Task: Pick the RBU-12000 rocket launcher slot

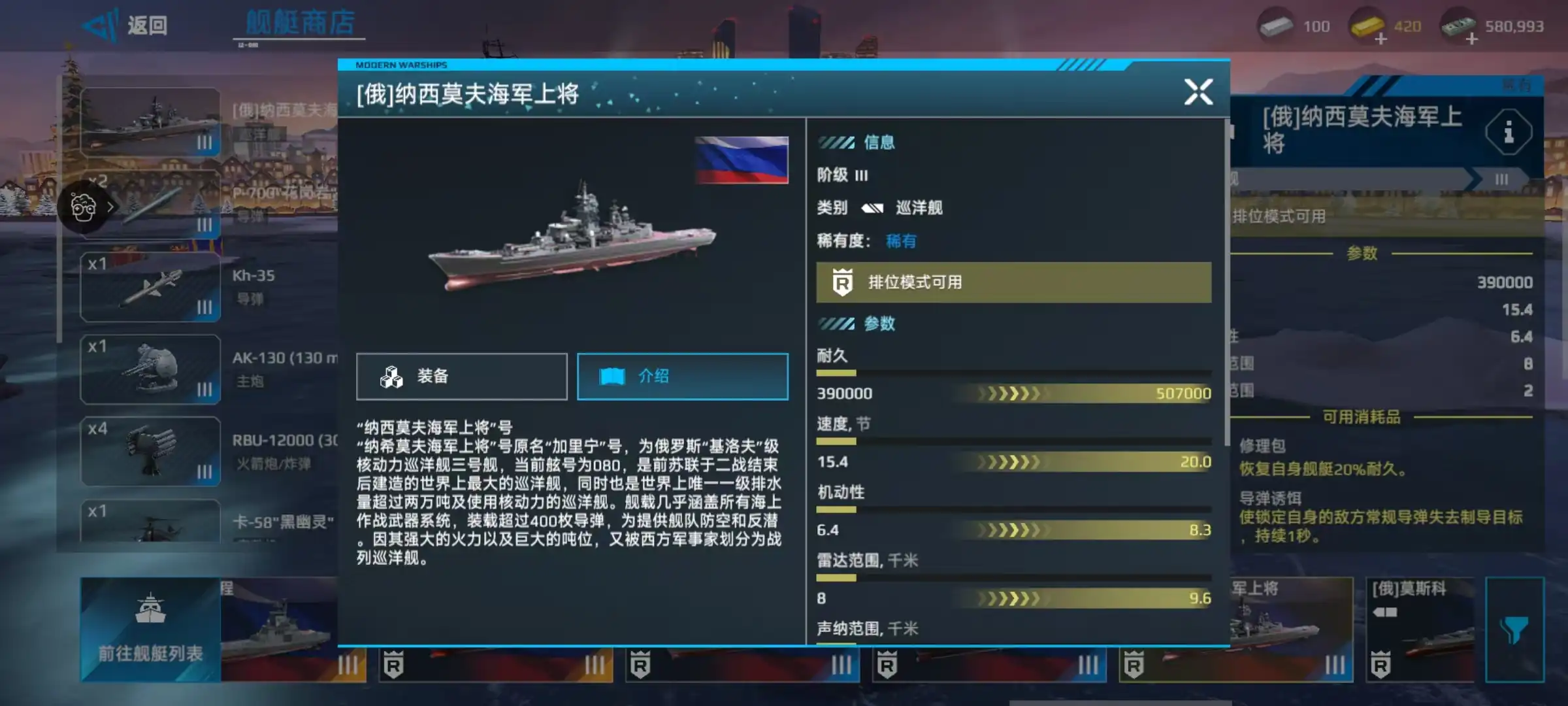Action: click(150, 451)
